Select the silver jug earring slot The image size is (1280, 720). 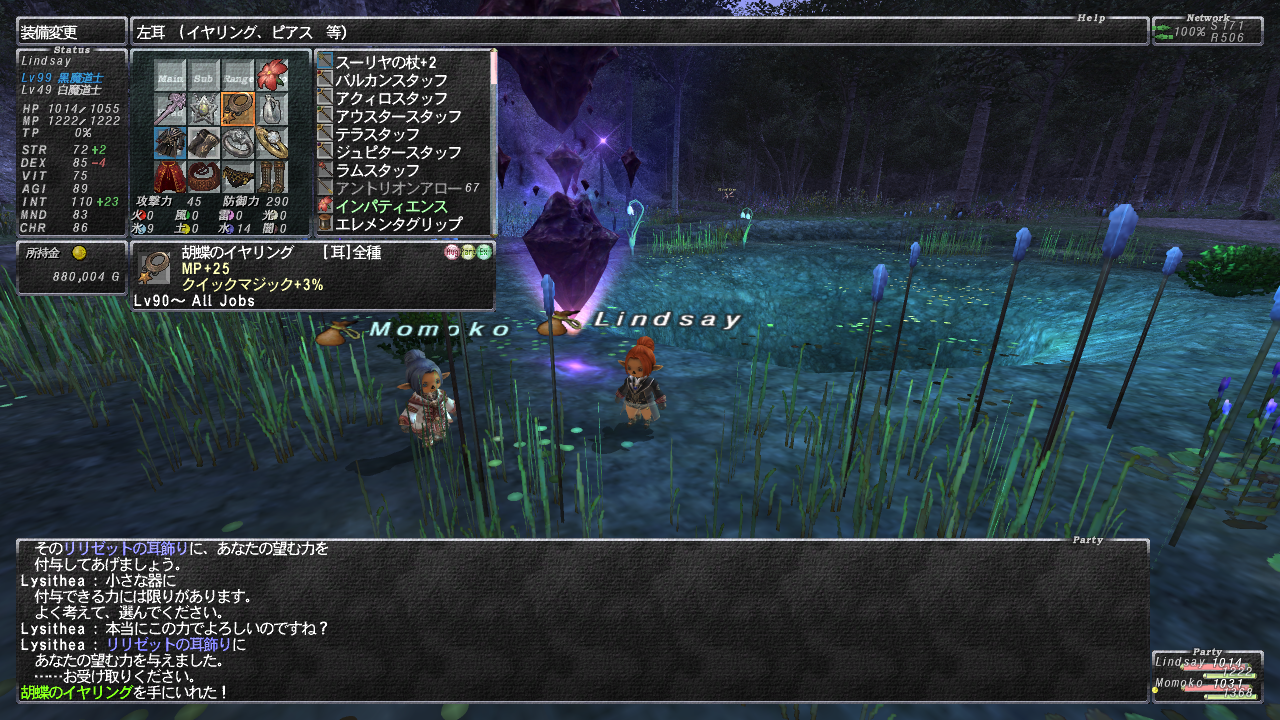point(272,108)
